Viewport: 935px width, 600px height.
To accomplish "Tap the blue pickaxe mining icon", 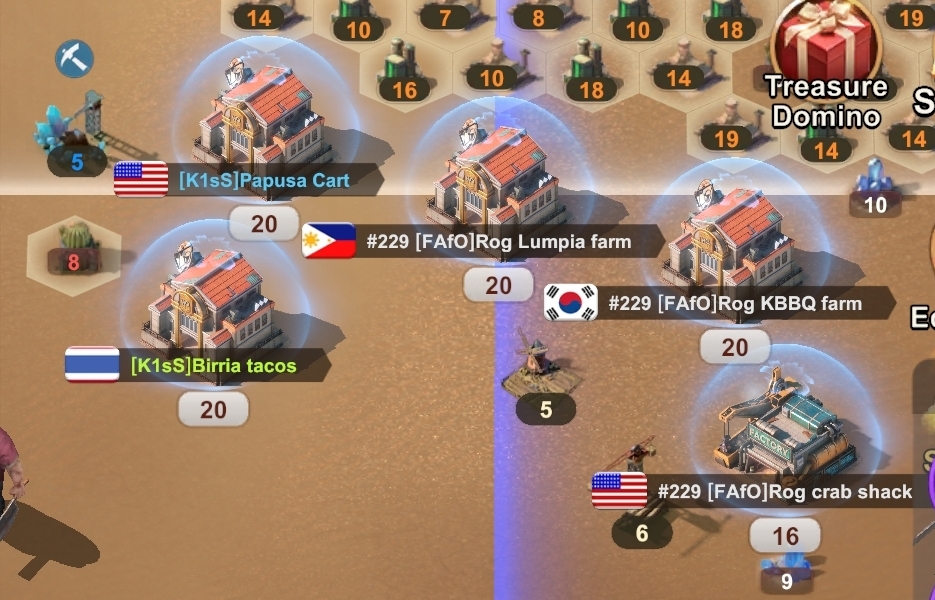I will tap(74, 58).
